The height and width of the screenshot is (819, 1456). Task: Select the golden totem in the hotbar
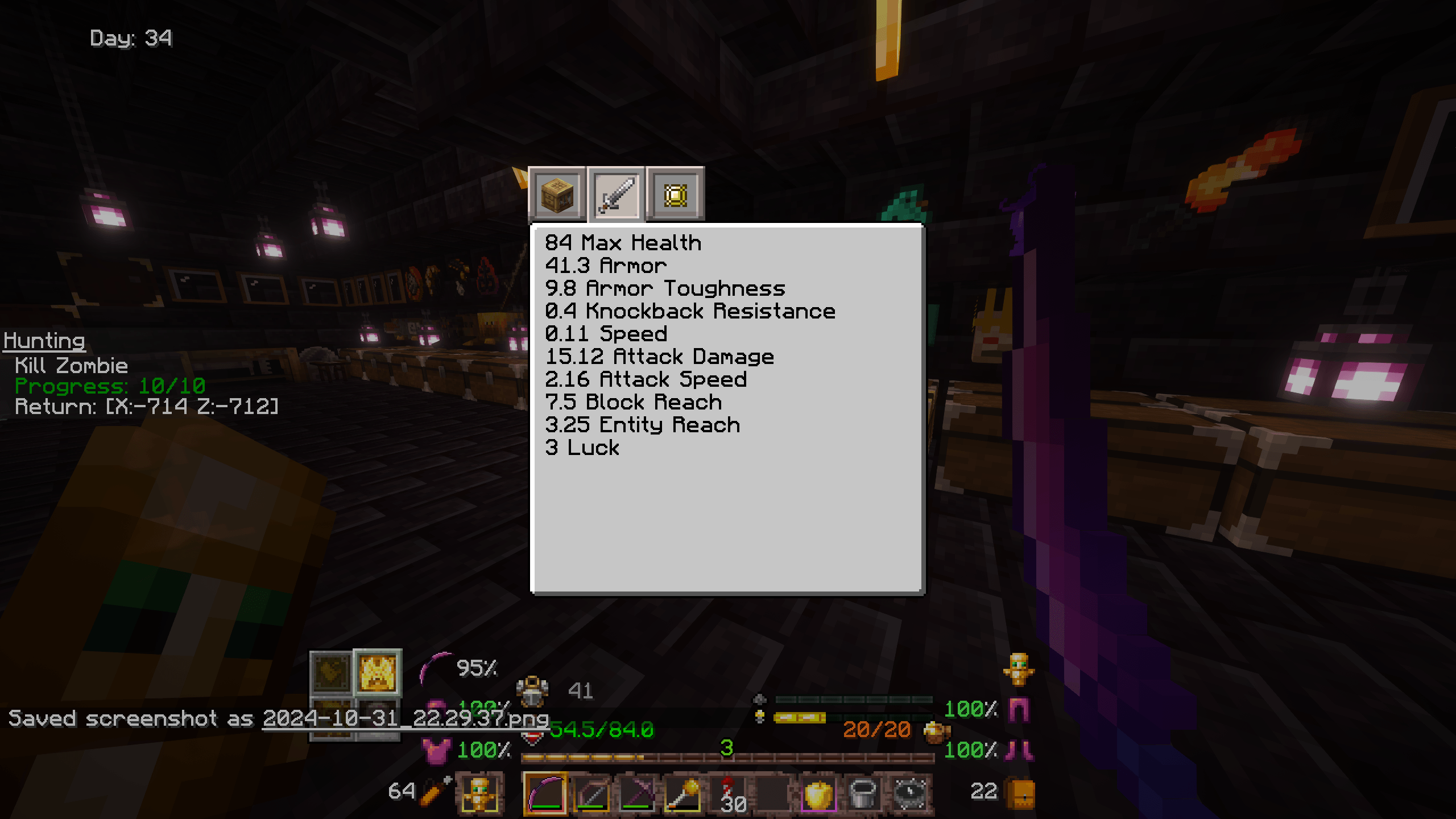pos(481,791)
